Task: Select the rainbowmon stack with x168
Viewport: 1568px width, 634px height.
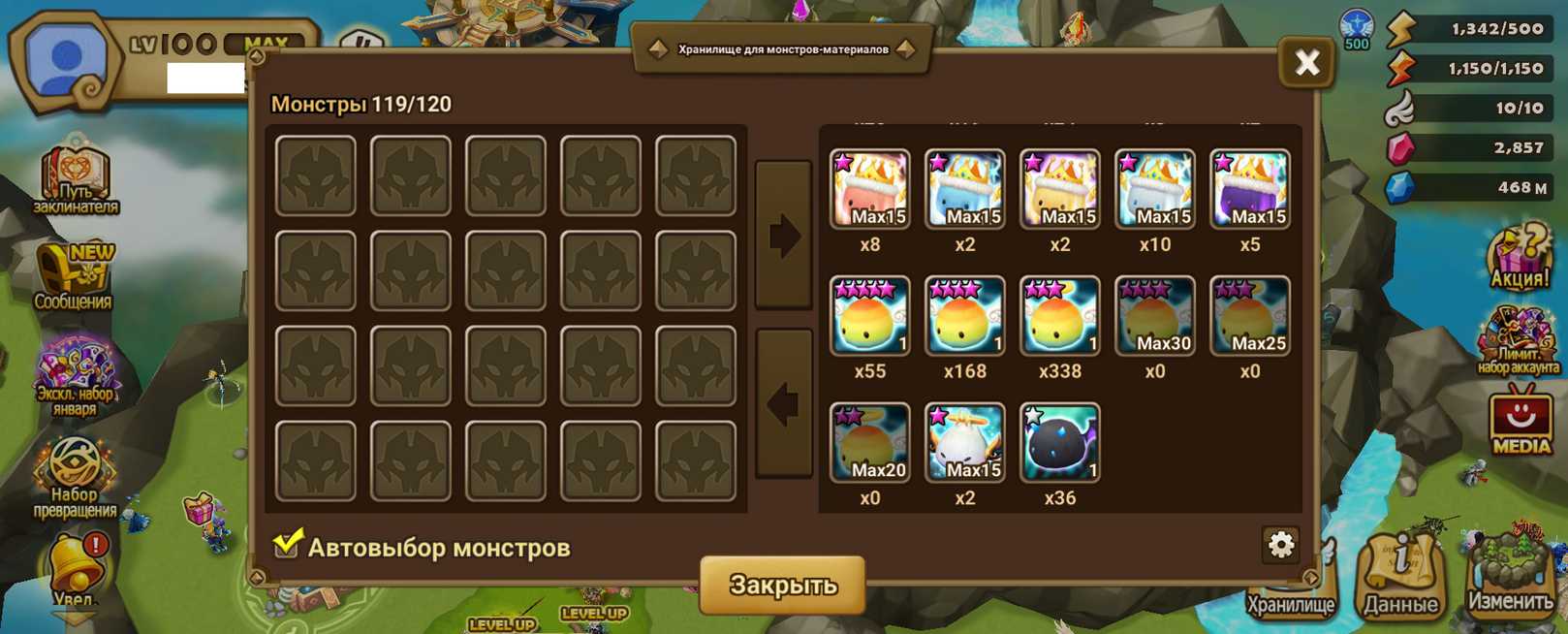Action: (x=964, y=316)
